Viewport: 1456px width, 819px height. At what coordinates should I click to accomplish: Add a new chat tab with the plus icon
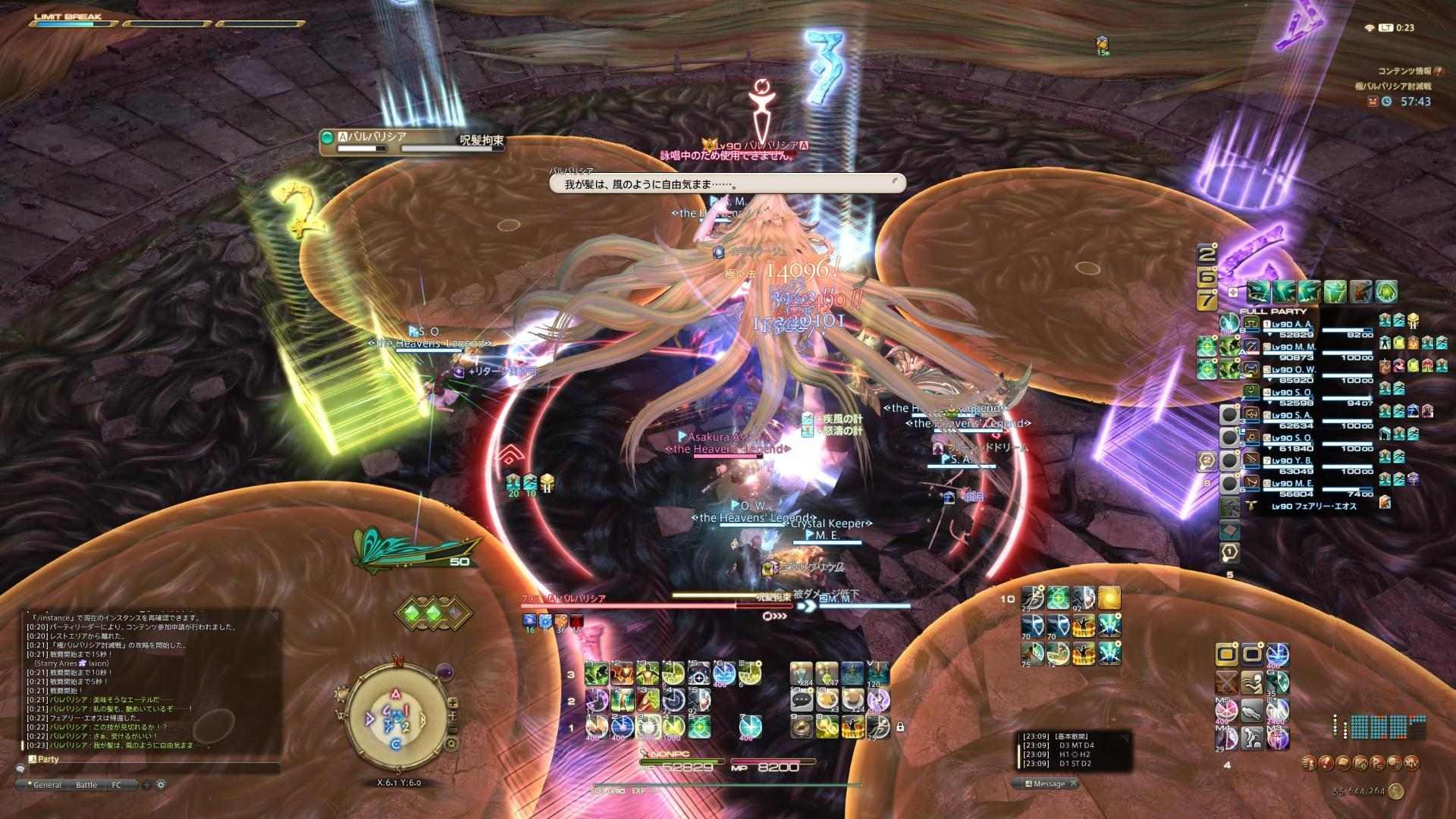146,786
